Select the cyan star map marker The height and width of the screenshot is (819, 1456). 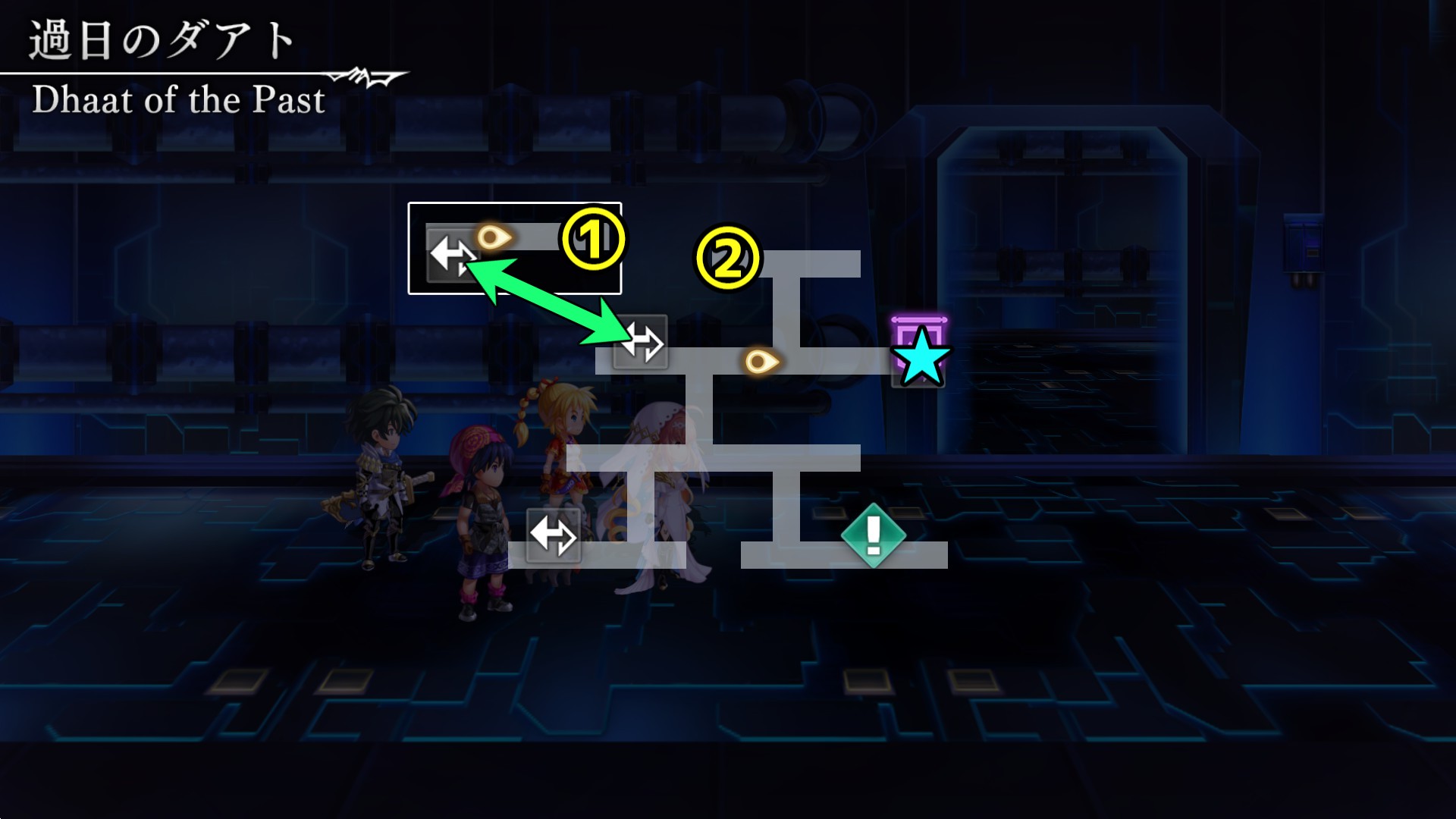click(x=921, y=357)
